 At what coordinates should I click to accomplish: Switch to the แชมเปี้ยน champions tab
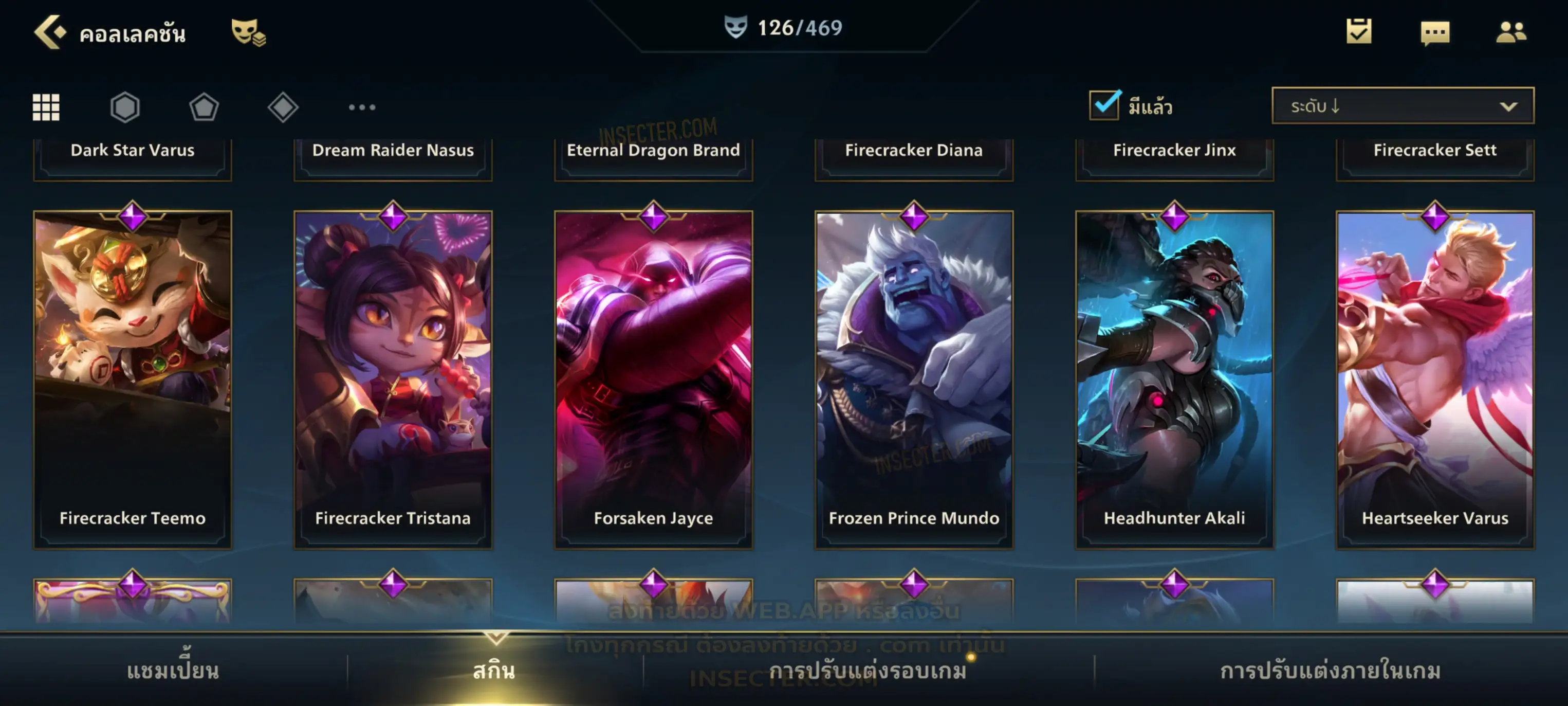173,671
